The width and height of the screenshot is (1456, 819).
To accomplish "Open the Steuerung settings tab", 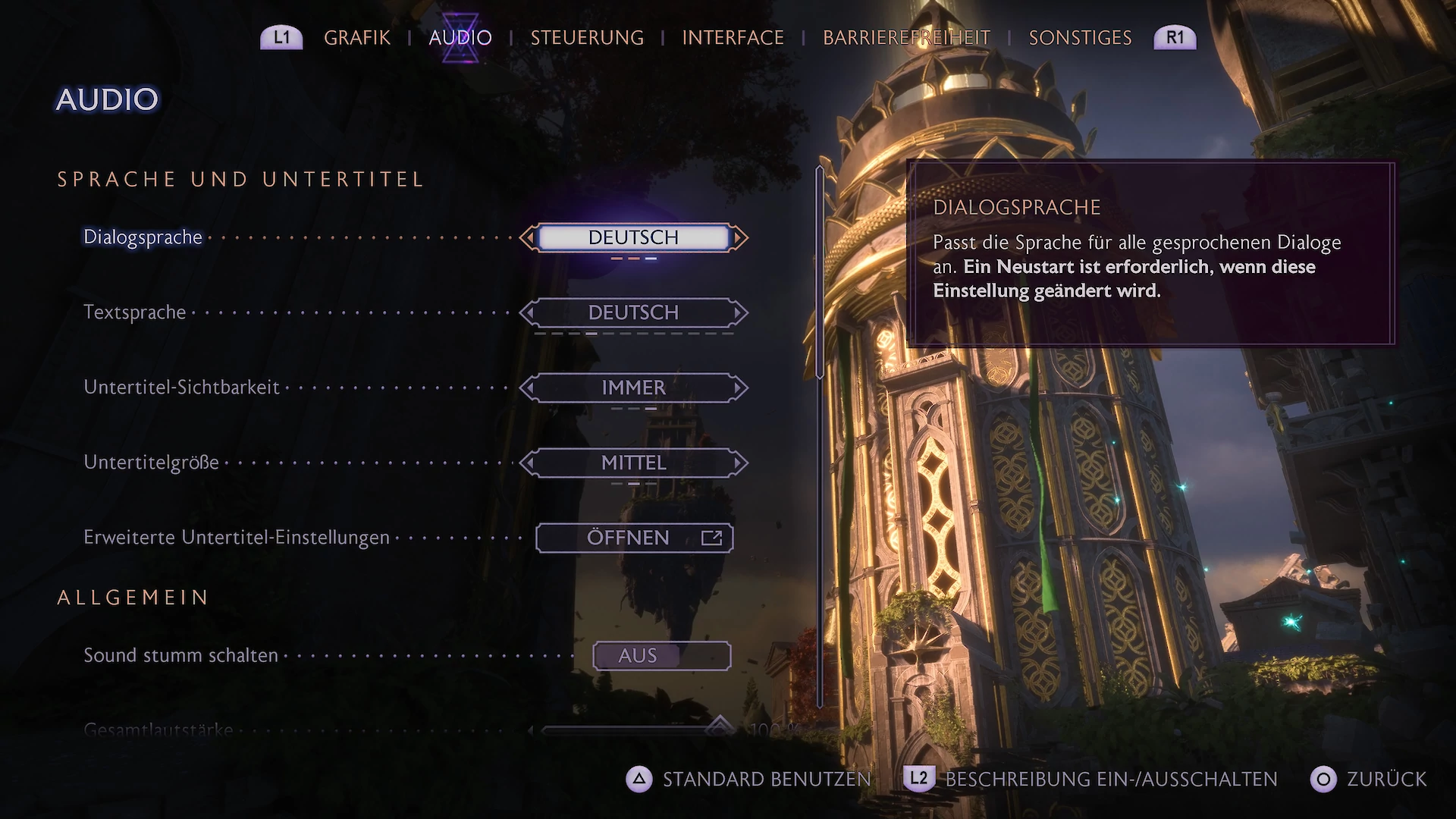I will (587, 38).
